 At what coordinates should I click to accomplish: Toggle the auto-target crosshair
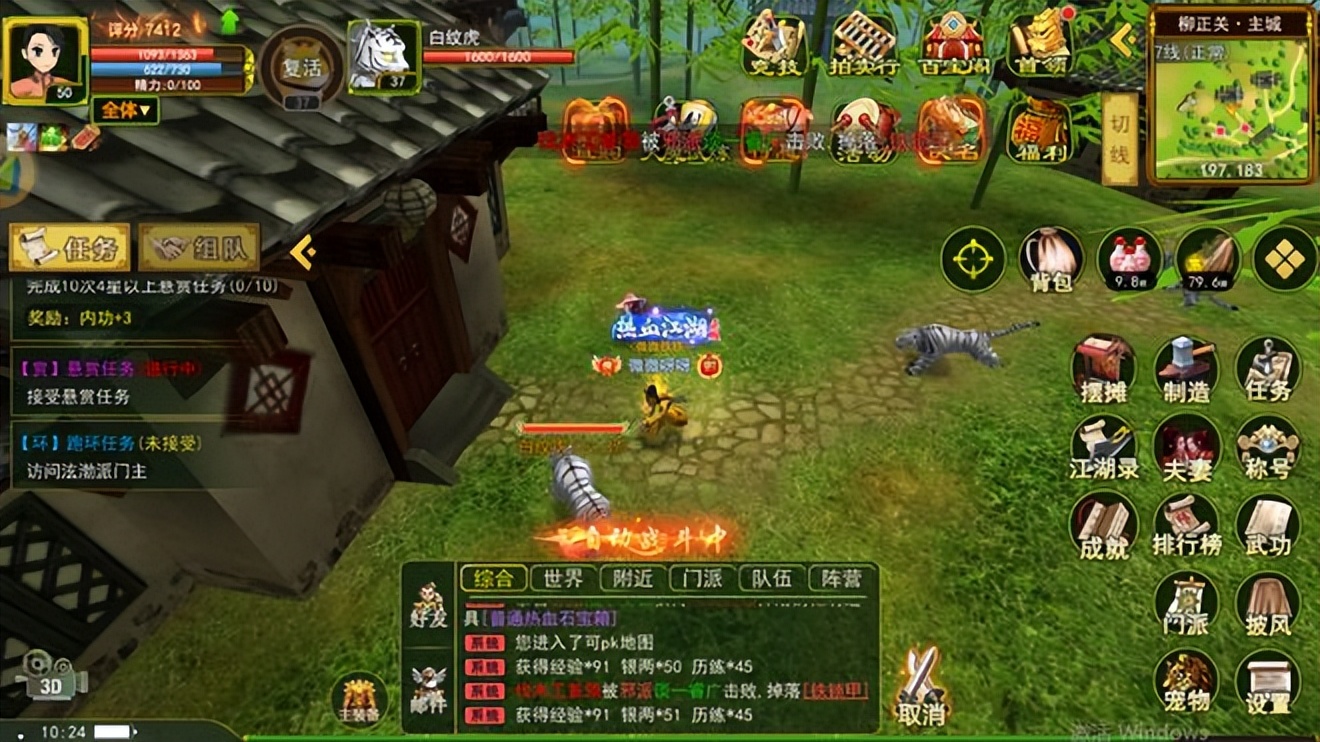pos(972,258)
